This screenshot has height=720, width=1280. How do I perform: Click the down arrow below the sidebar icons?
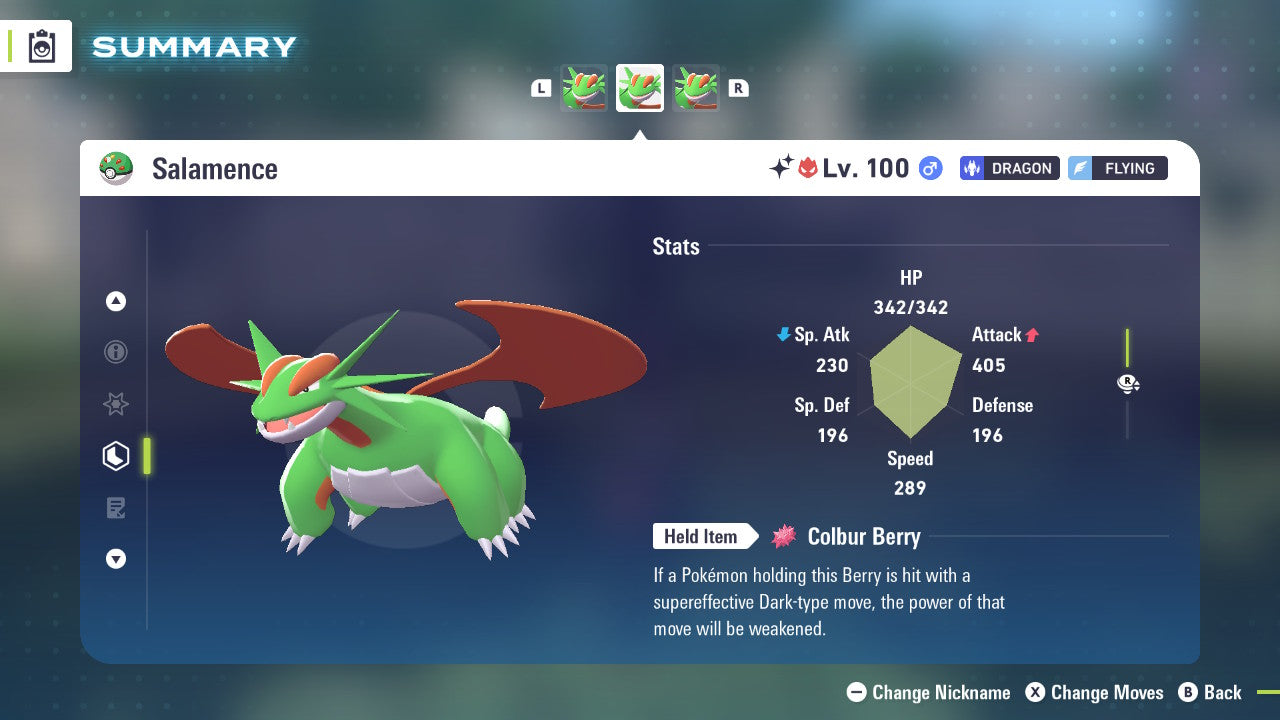pos(116,559)
